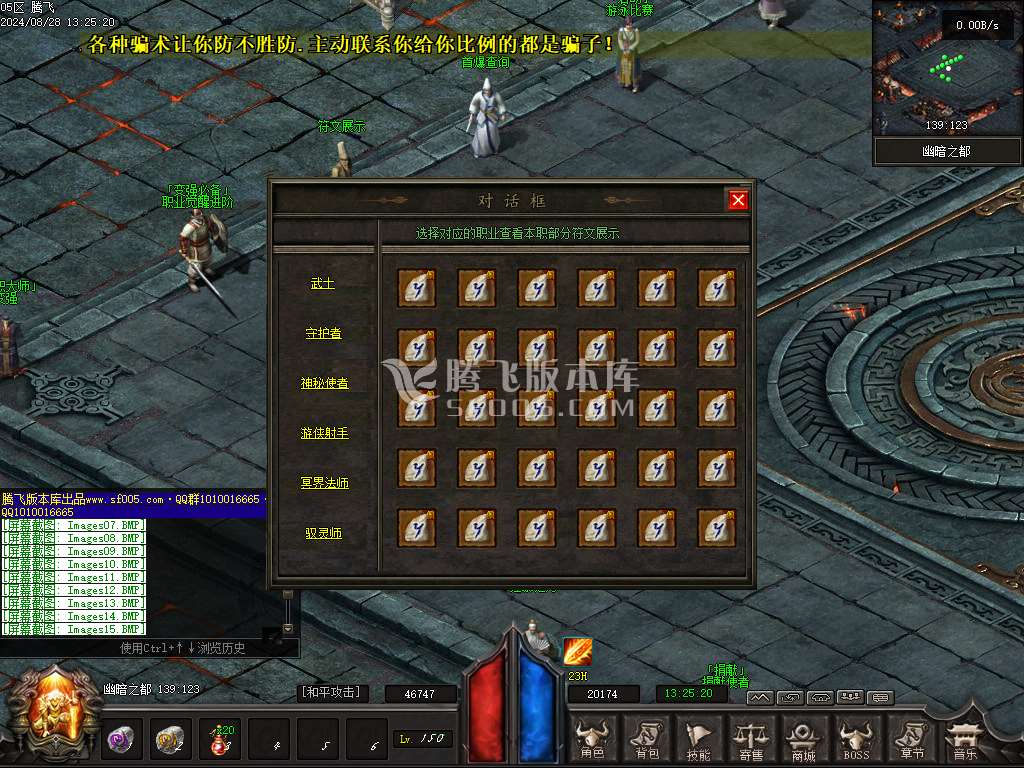This screenshot has width=1024, height=768.
Task: Close the 对话框 dialog window
Action: 738,201
